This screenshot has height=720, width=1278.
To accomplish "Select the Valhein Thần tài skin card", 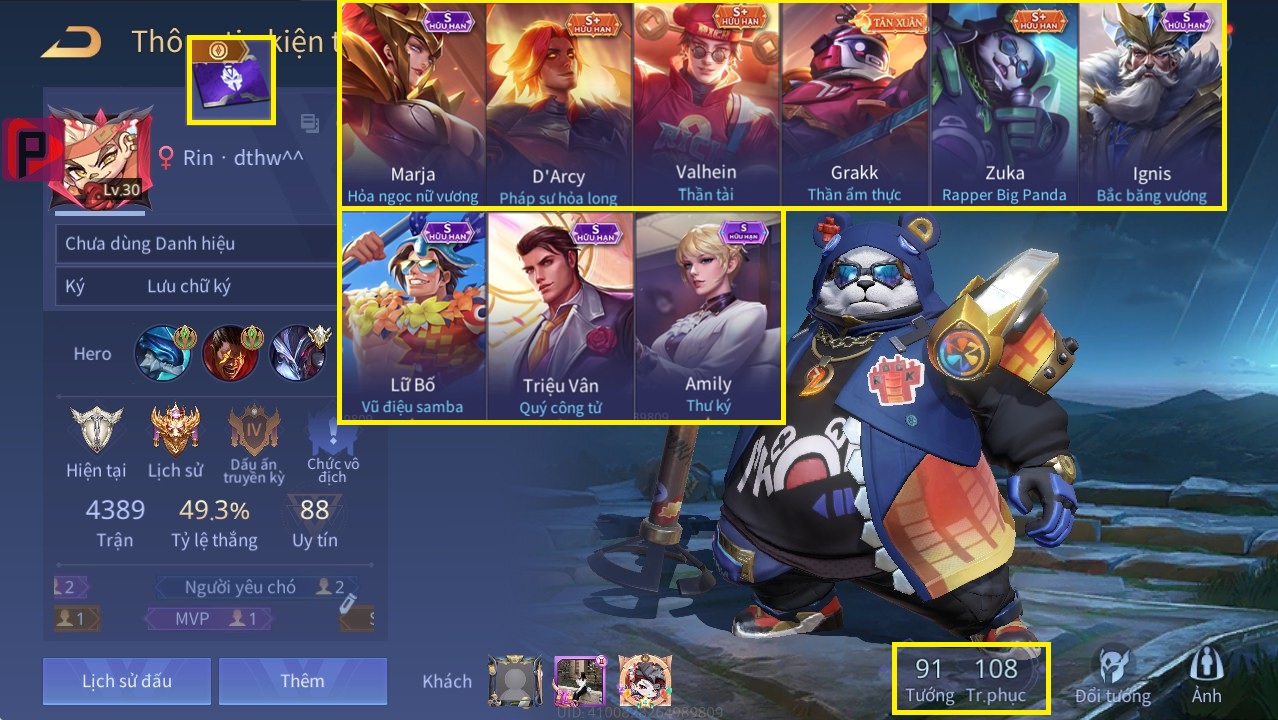I will pyautogui.click(x=706, y=105).
